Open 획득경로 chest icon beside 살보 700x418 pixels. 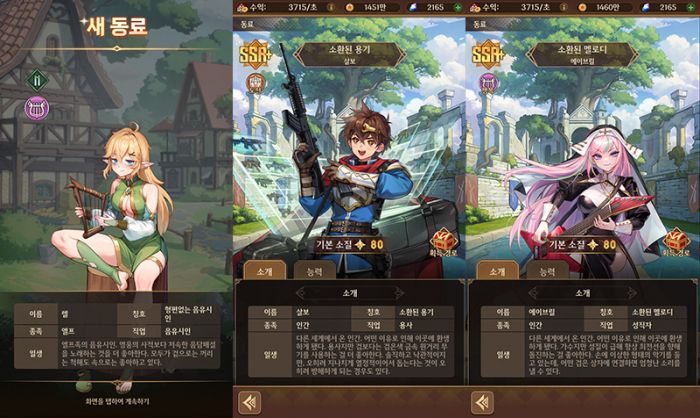point(445,240)
